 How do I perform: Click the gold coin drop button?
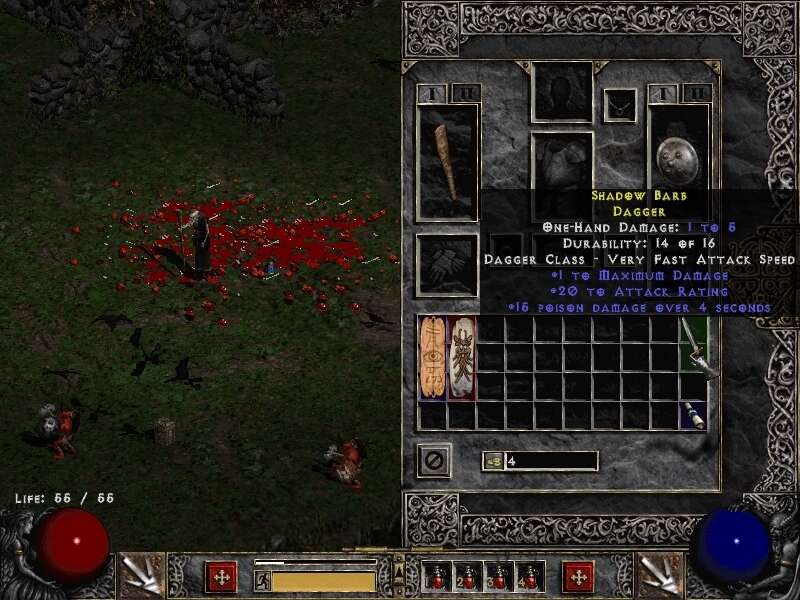click(x=492, y=461)
